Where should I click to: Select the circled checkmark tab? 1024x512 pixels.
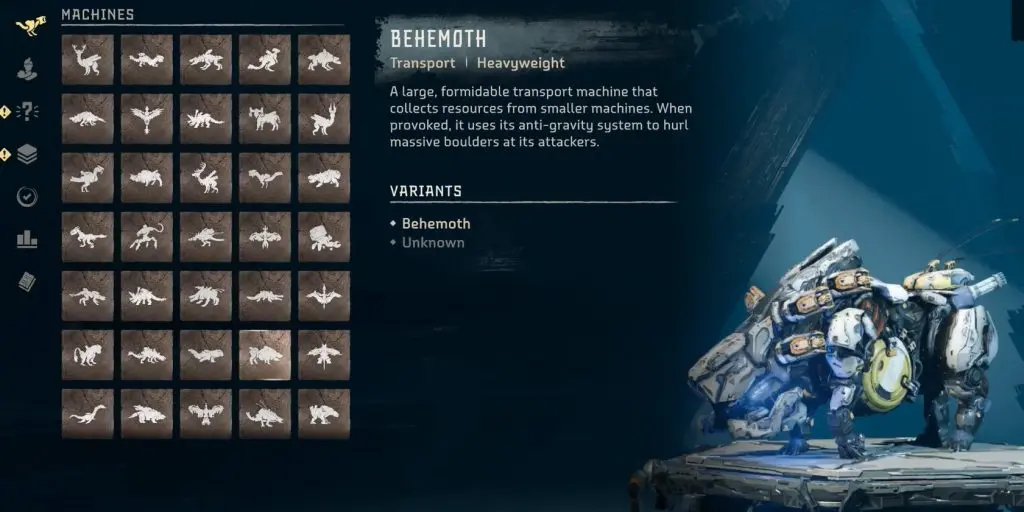point(28,196)
